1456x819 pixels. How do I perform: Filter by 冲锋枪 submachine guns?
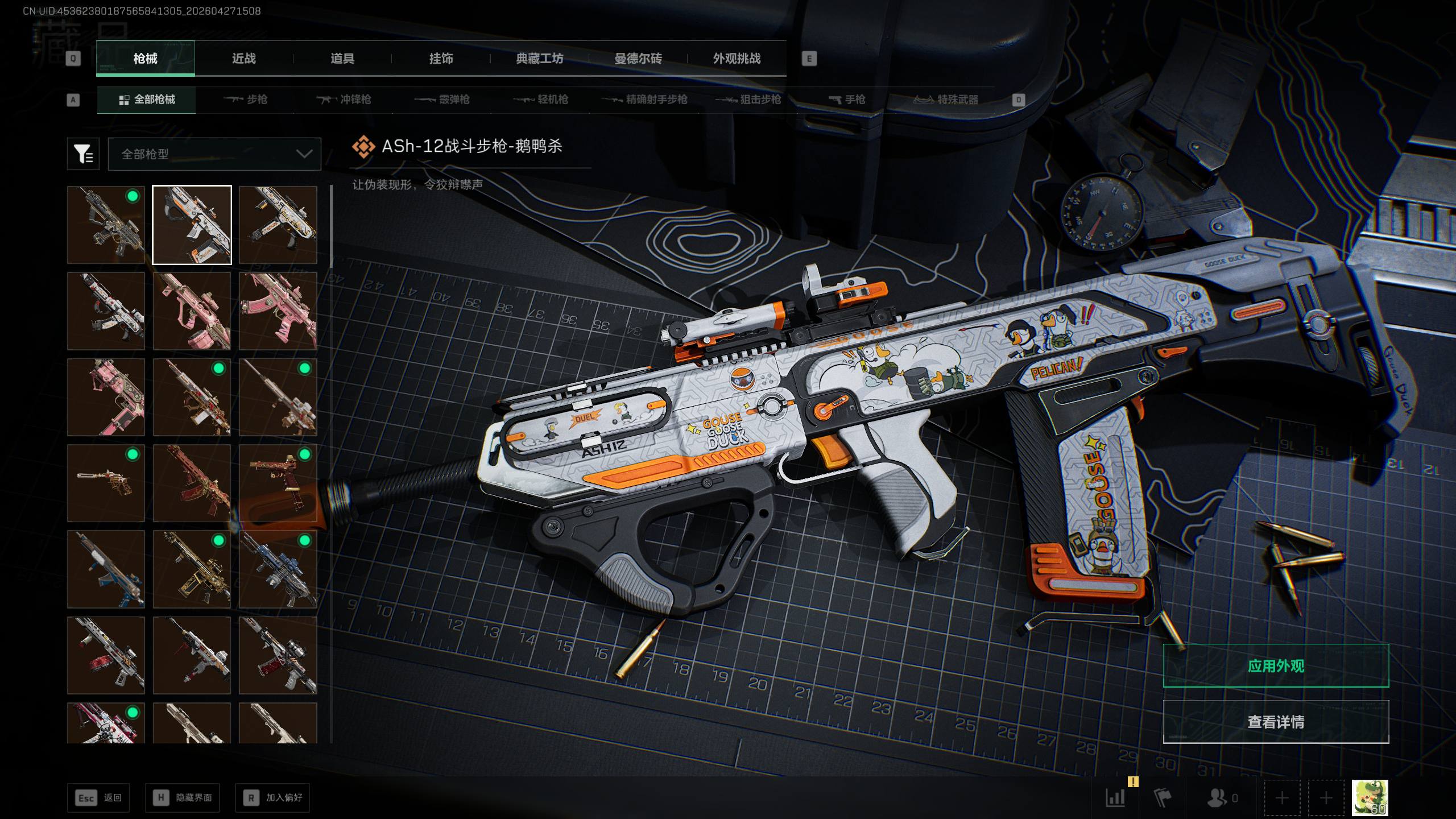[344, 100]
